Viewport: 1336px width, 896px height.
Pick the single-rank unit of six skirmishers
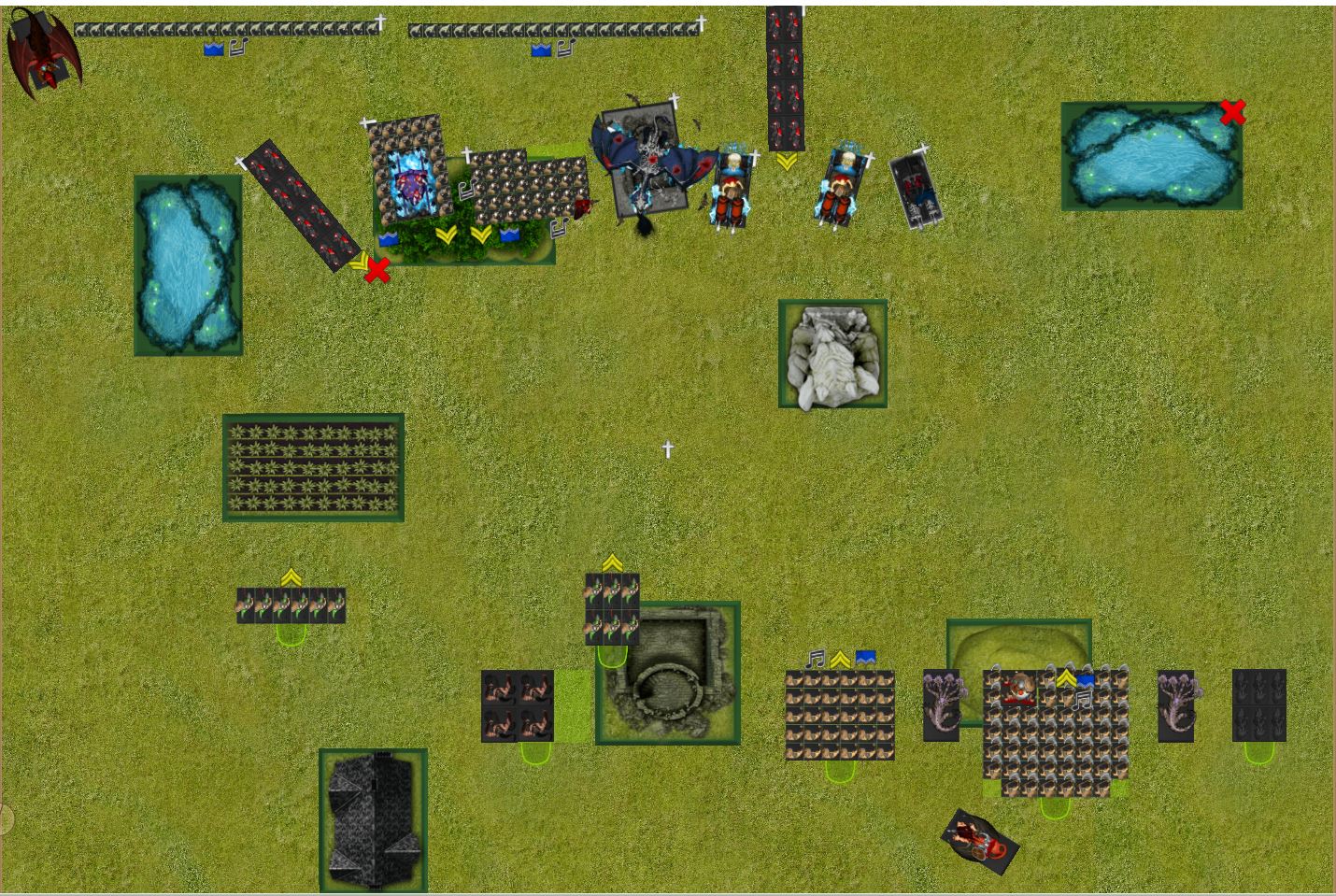coord(291,605)
